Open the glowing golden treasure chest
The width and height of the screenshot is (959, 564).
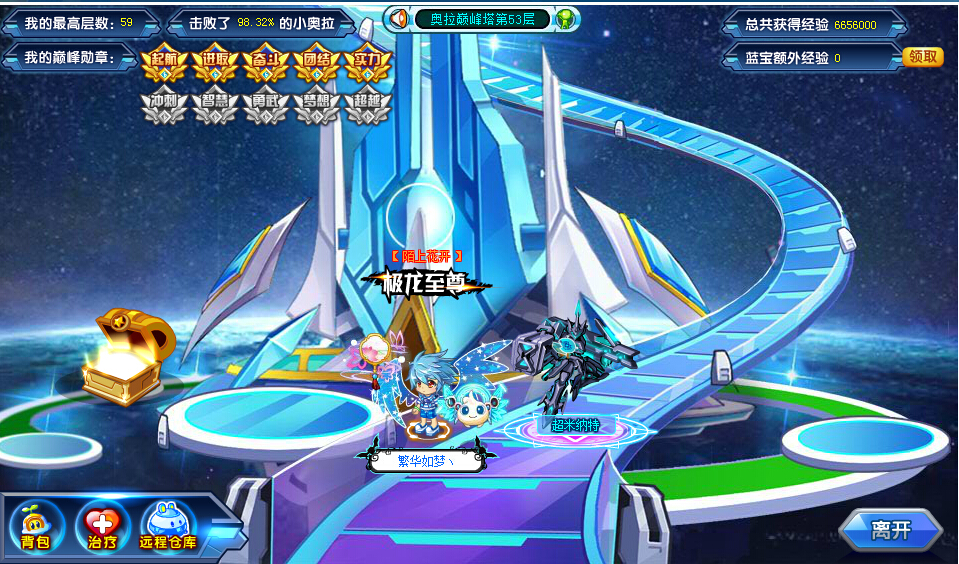[x=124, y=356]
